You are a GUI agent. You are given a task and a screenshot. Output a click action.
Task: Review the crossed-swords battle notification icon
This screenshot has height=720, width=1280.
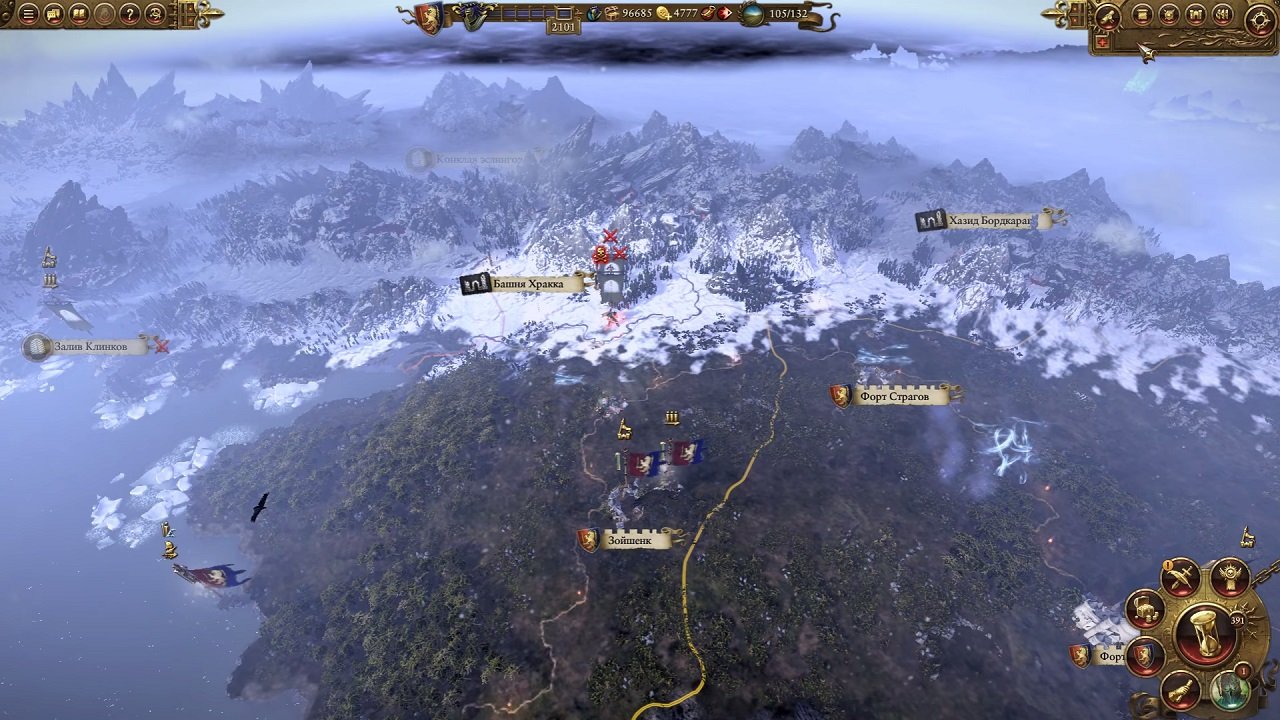click(1181, 577)
